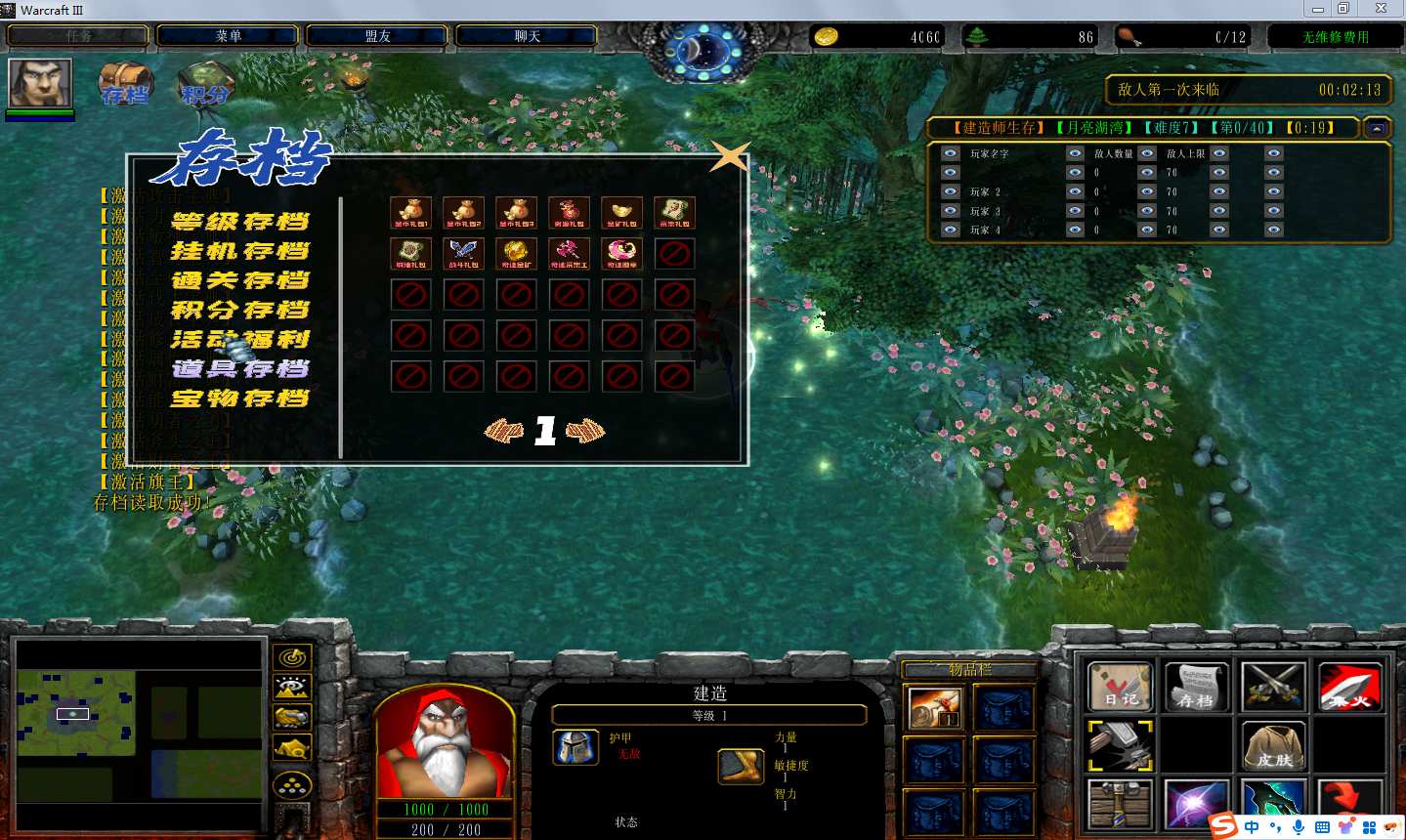Activate the 集火 focus fire command
Image resolution: width=1406 pixels, height=840 pixels.
pyautogui.click(x=1349, y=687)
